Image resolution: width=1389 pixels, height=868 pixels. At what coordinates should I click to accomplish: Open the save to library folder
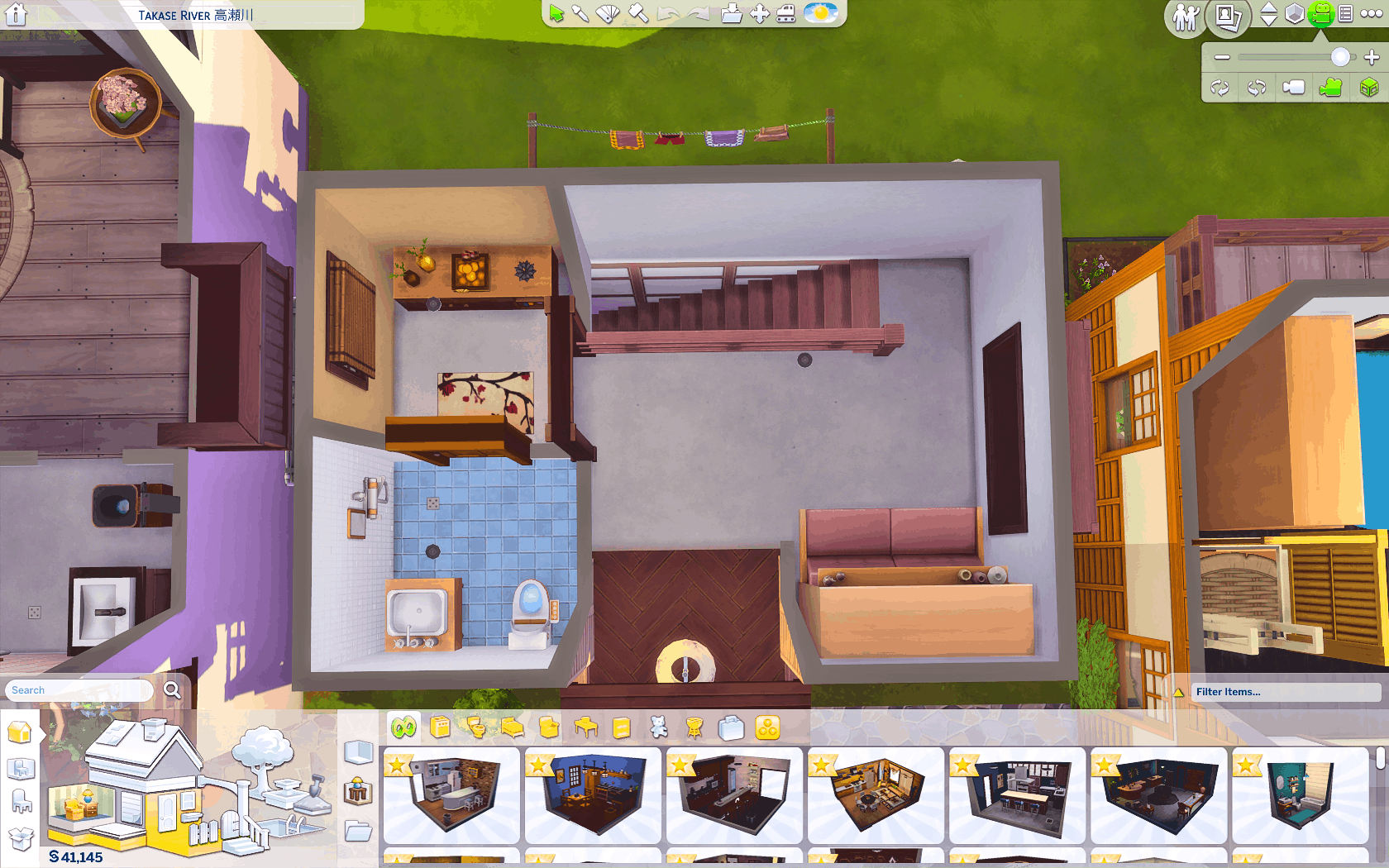click(731, 14)
